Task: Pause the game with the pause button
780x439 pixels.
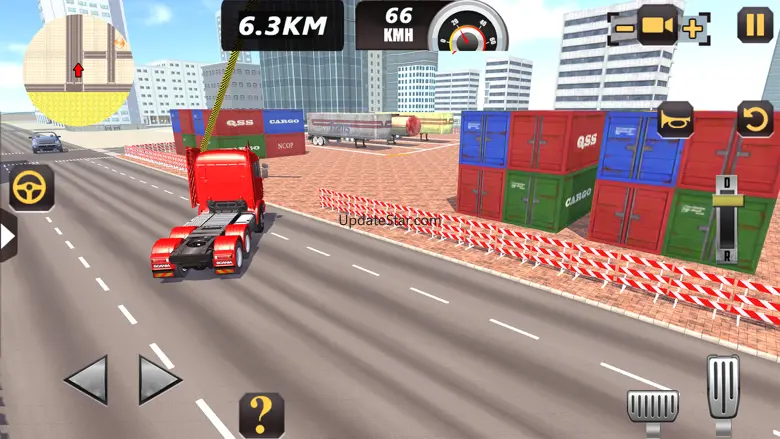Action: (x=755, y=24)
